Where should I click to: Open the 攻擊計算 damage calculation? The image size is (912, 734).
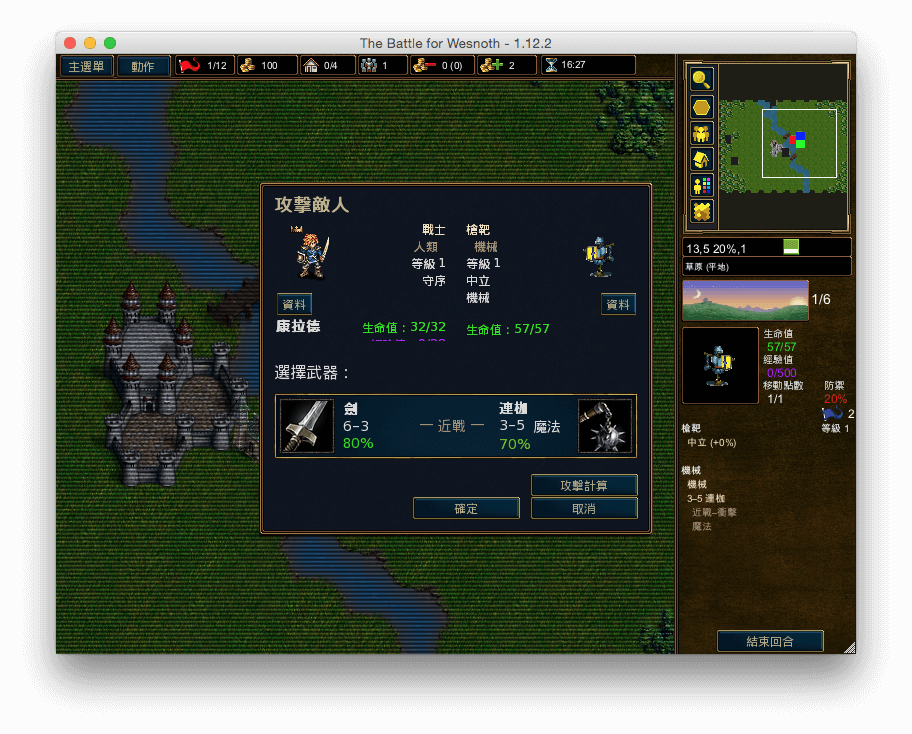[584, 485]
